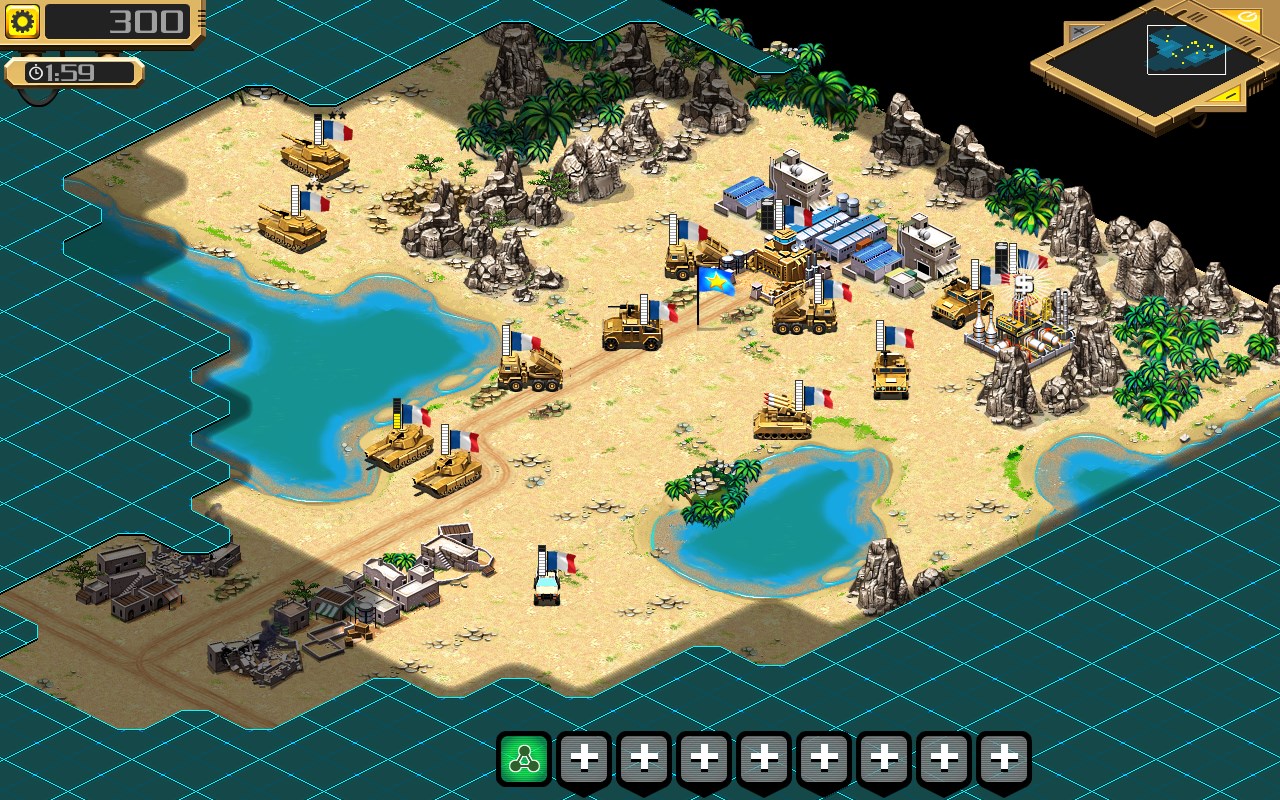
Task: Click the first plus slot to create a squad
Action: [x=585, y=760]
